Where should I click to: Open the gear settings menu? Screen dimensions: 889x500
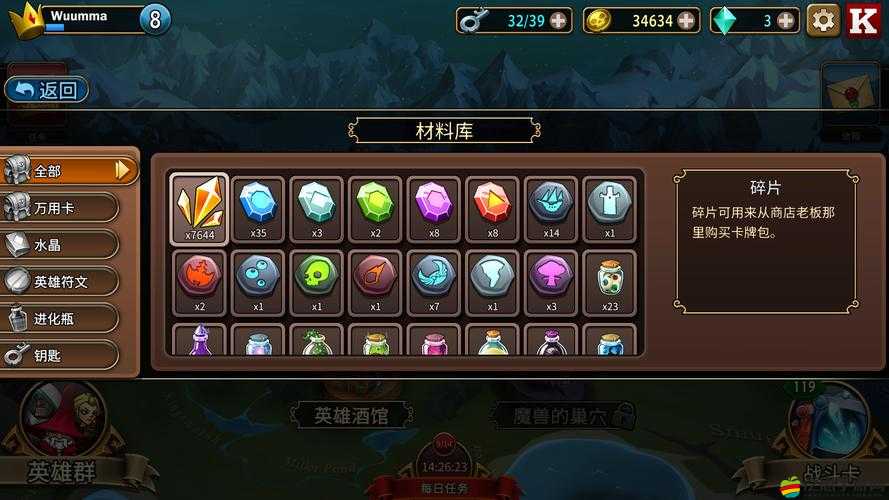(x=823, y=19)
